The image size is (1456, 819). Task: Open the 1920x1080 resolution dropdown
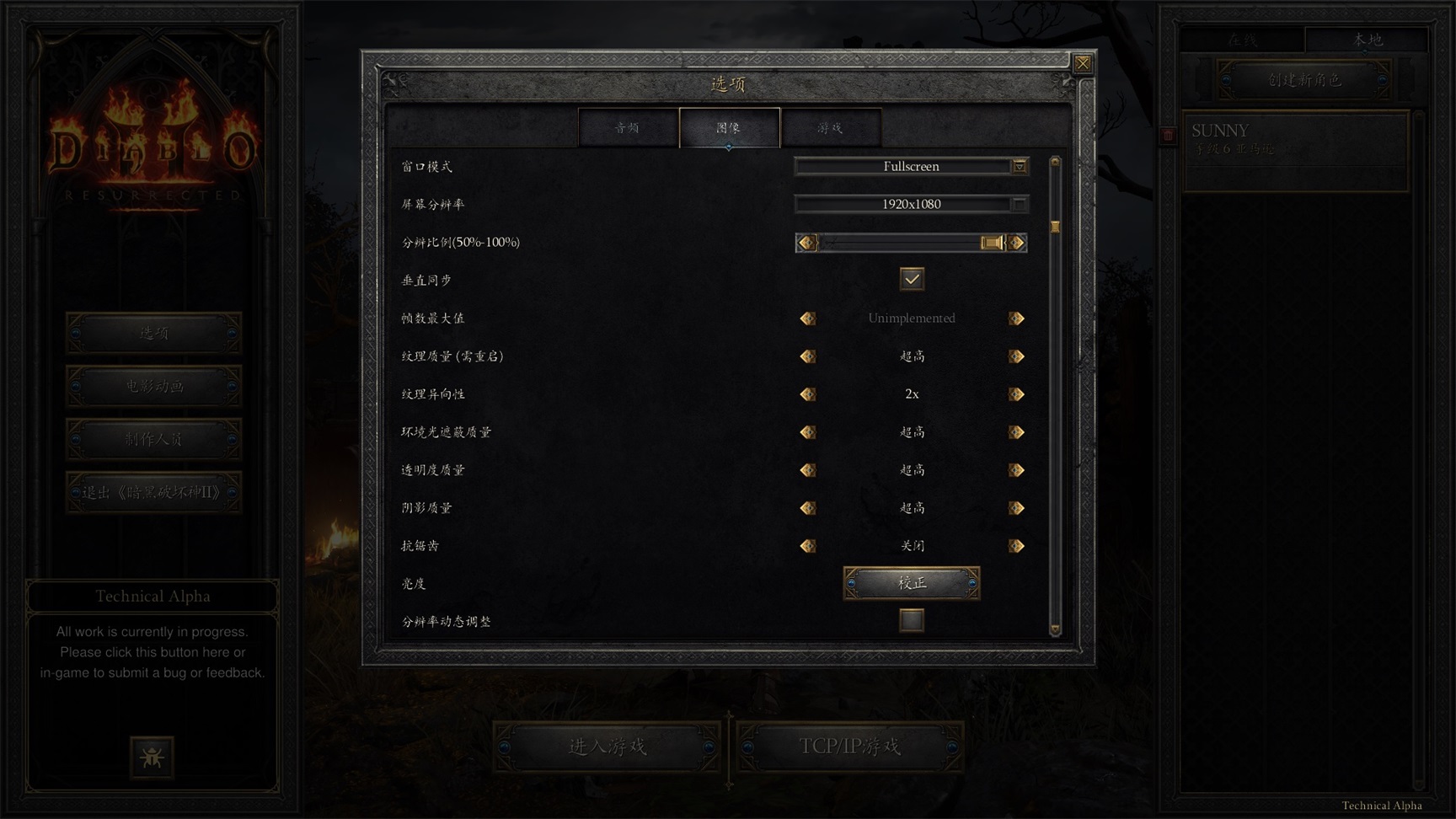point(911,203)
